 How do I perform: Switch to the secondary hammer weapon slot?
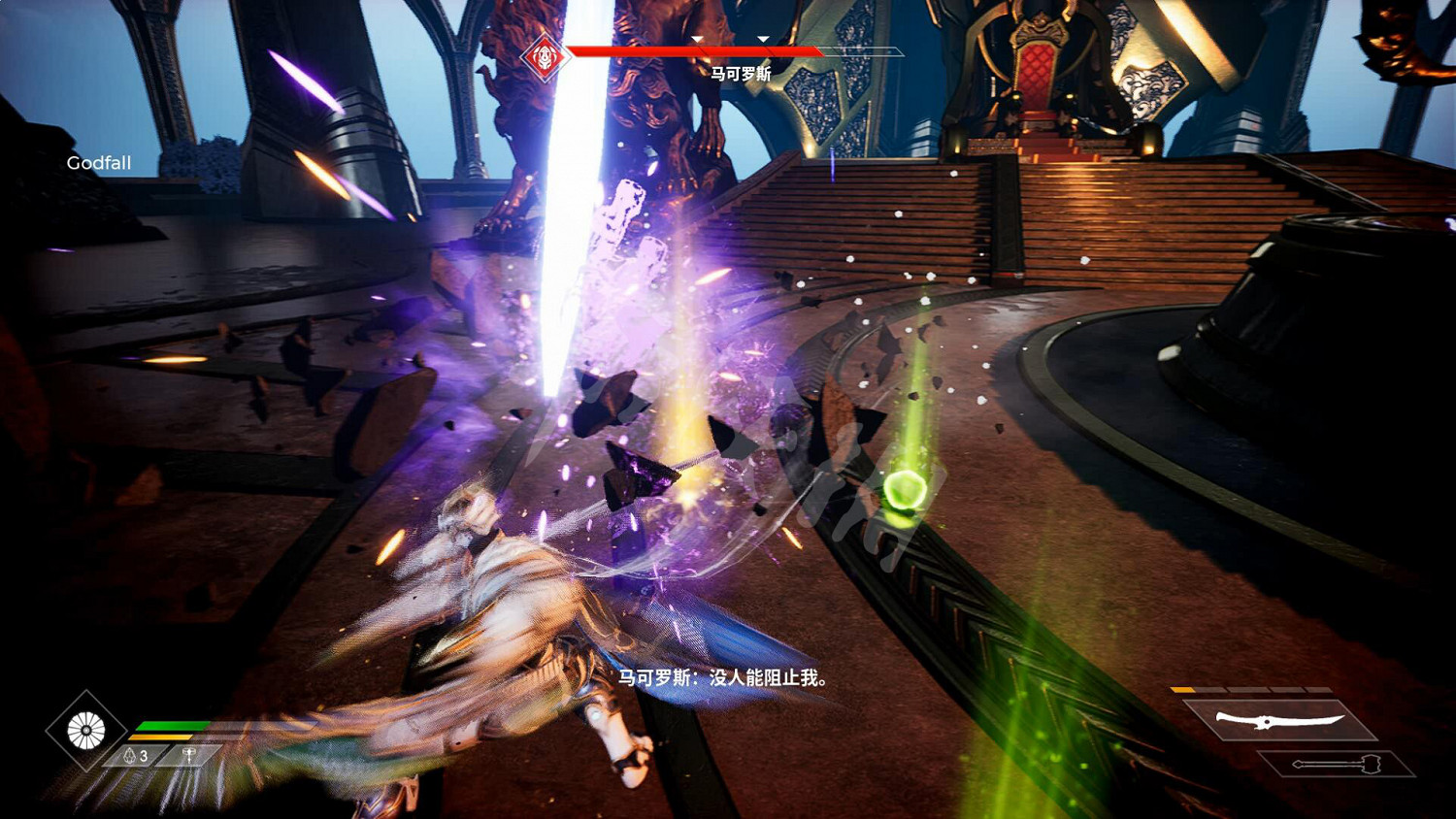pos(1336,765)
